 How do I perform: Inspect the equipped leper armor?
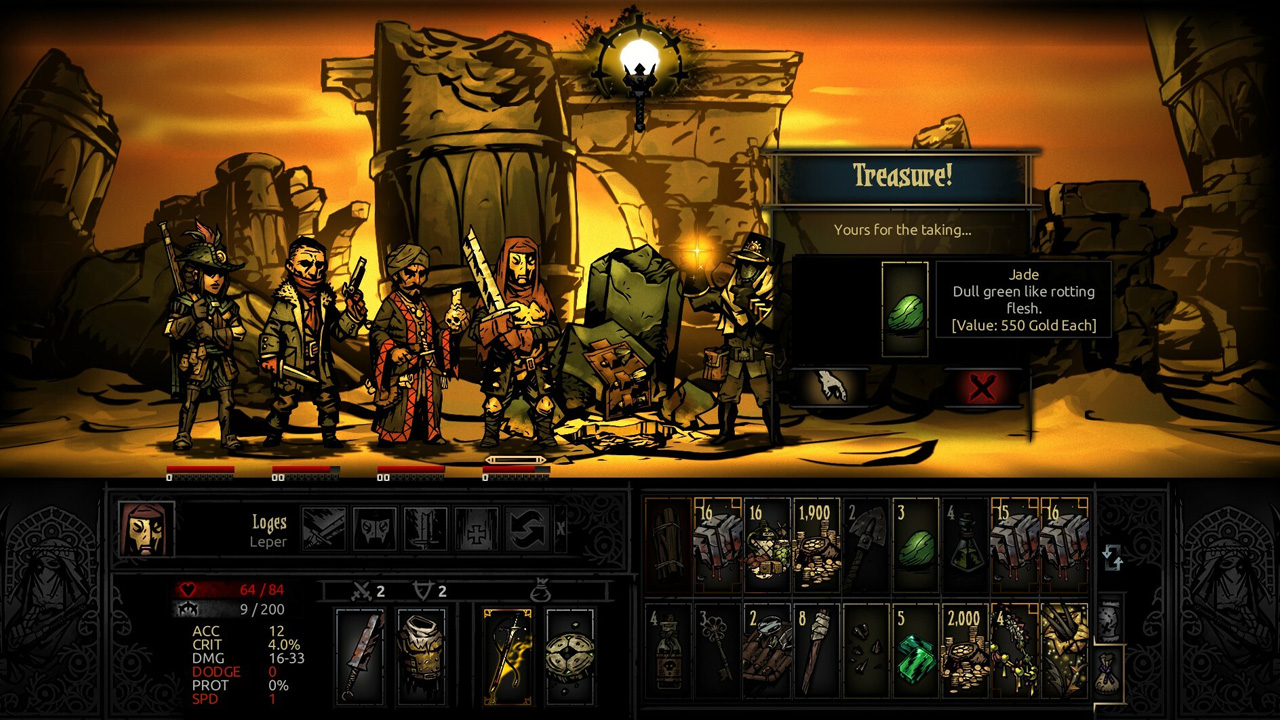(x=421, y=654)
